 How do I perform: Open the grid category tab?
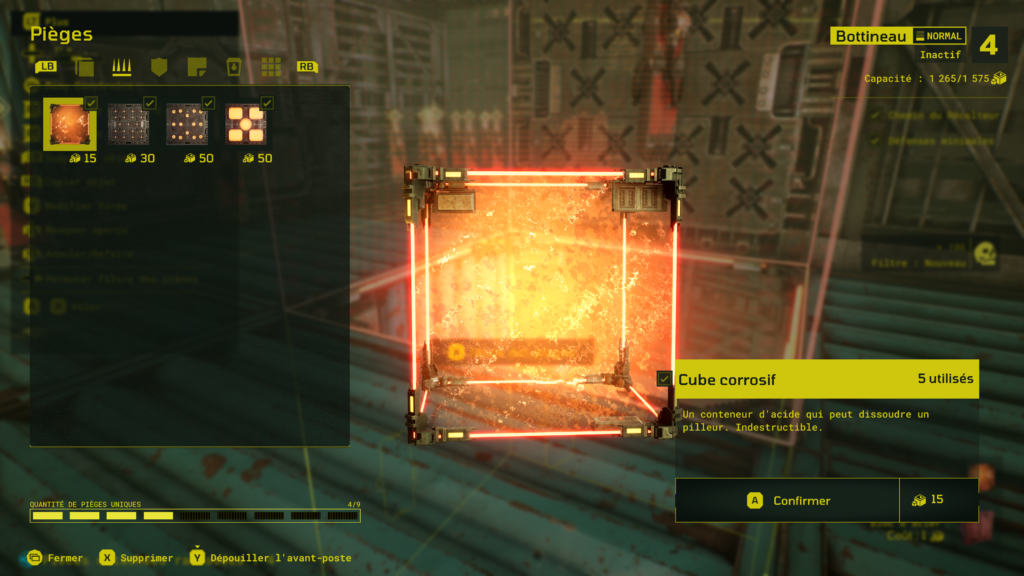coord(270,67)
